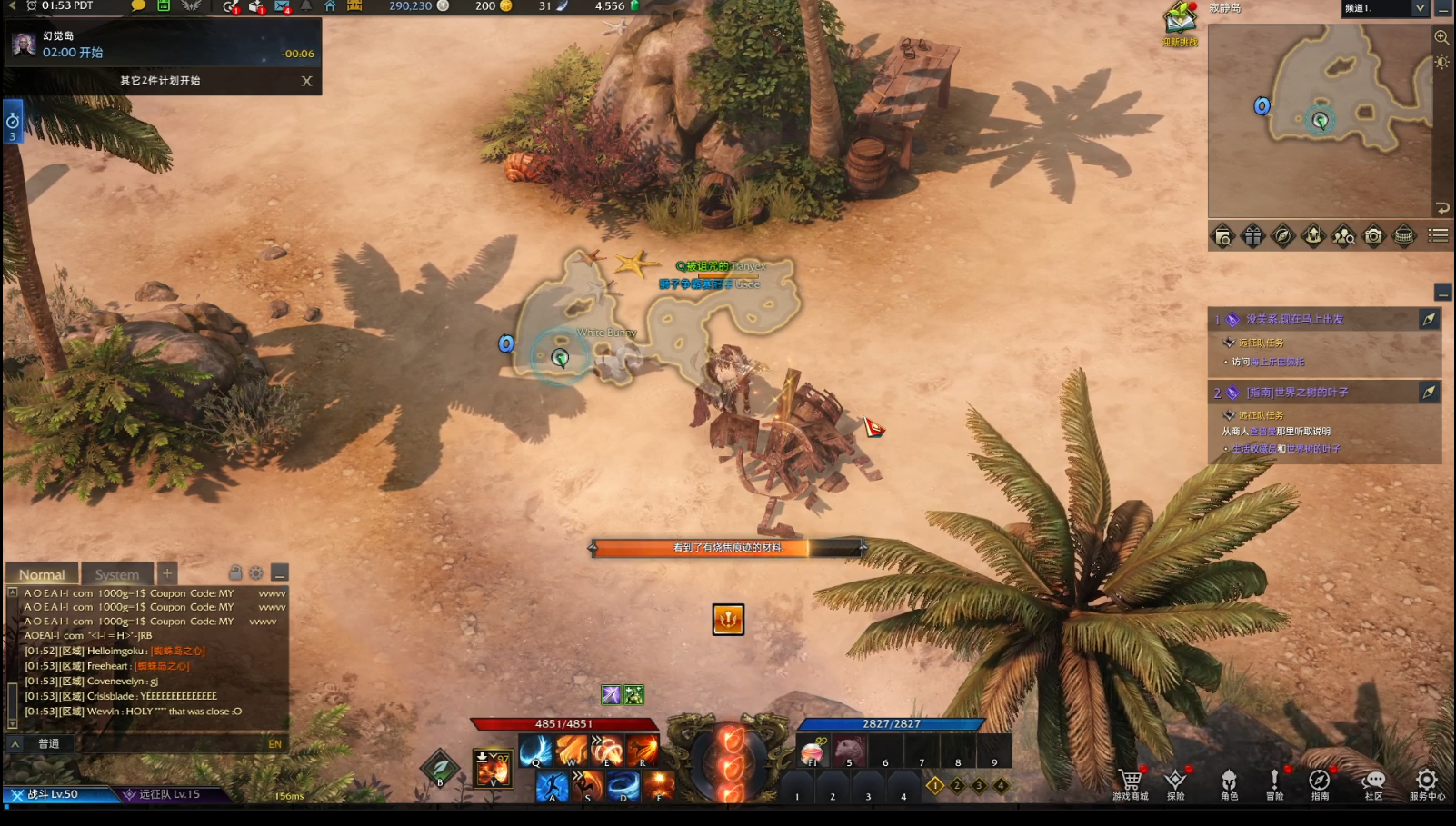Open the 游戏商城 game shop
Screen dimensions: 1456x826
[x=1130, y=781]
